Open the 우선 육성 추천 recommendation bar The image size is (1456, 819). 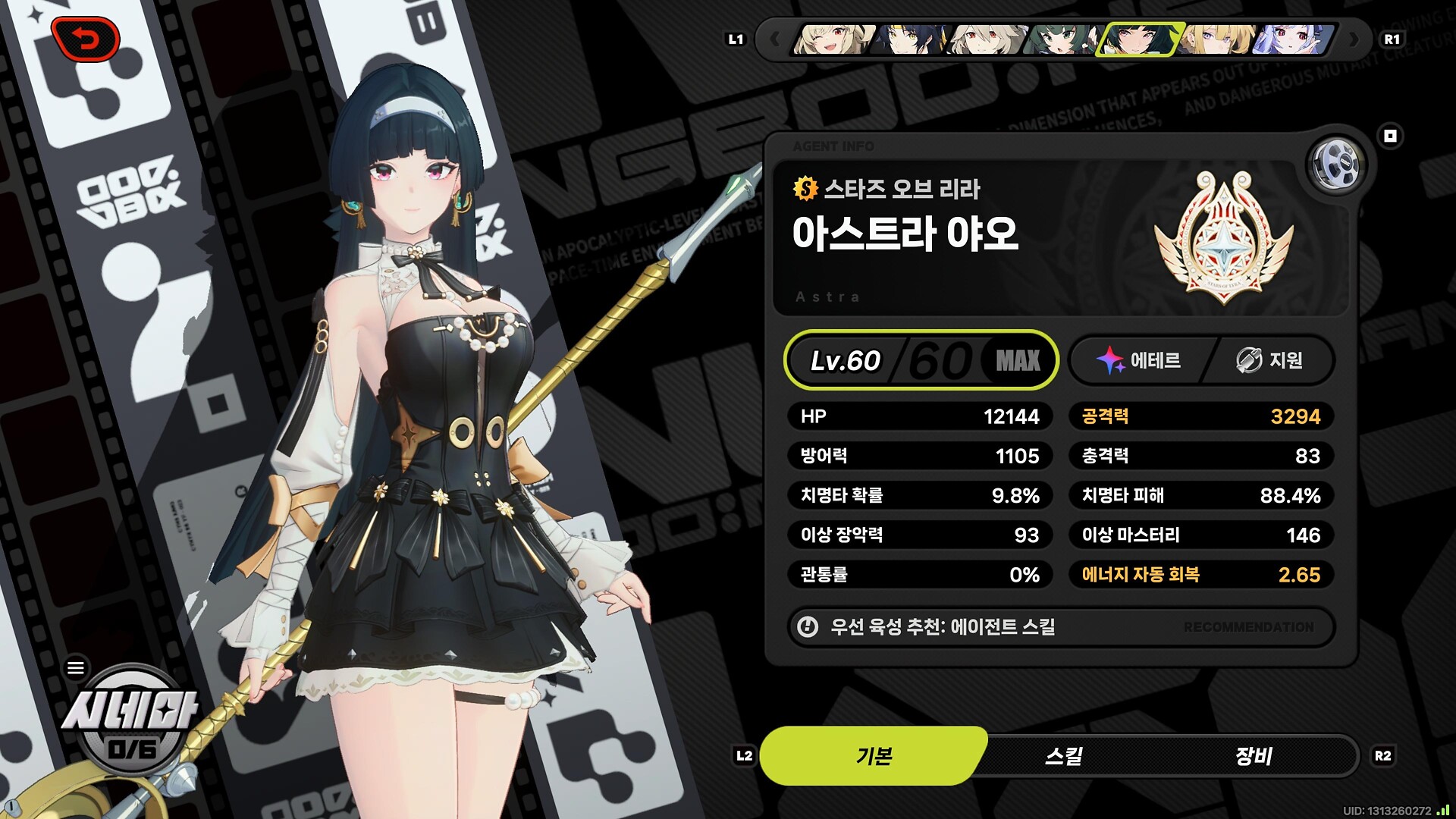(1061, 627)
